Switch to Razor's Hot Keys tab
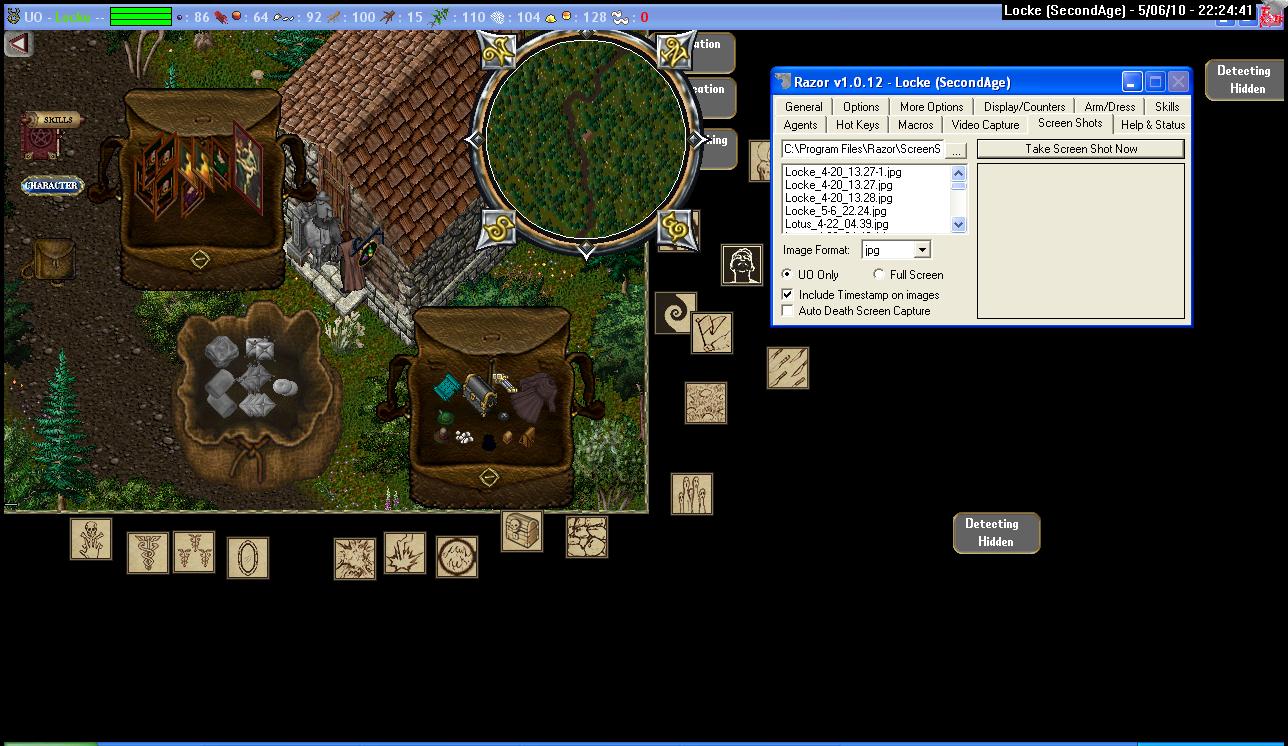Screen dimensions: 1288x746 click(857, 125)
